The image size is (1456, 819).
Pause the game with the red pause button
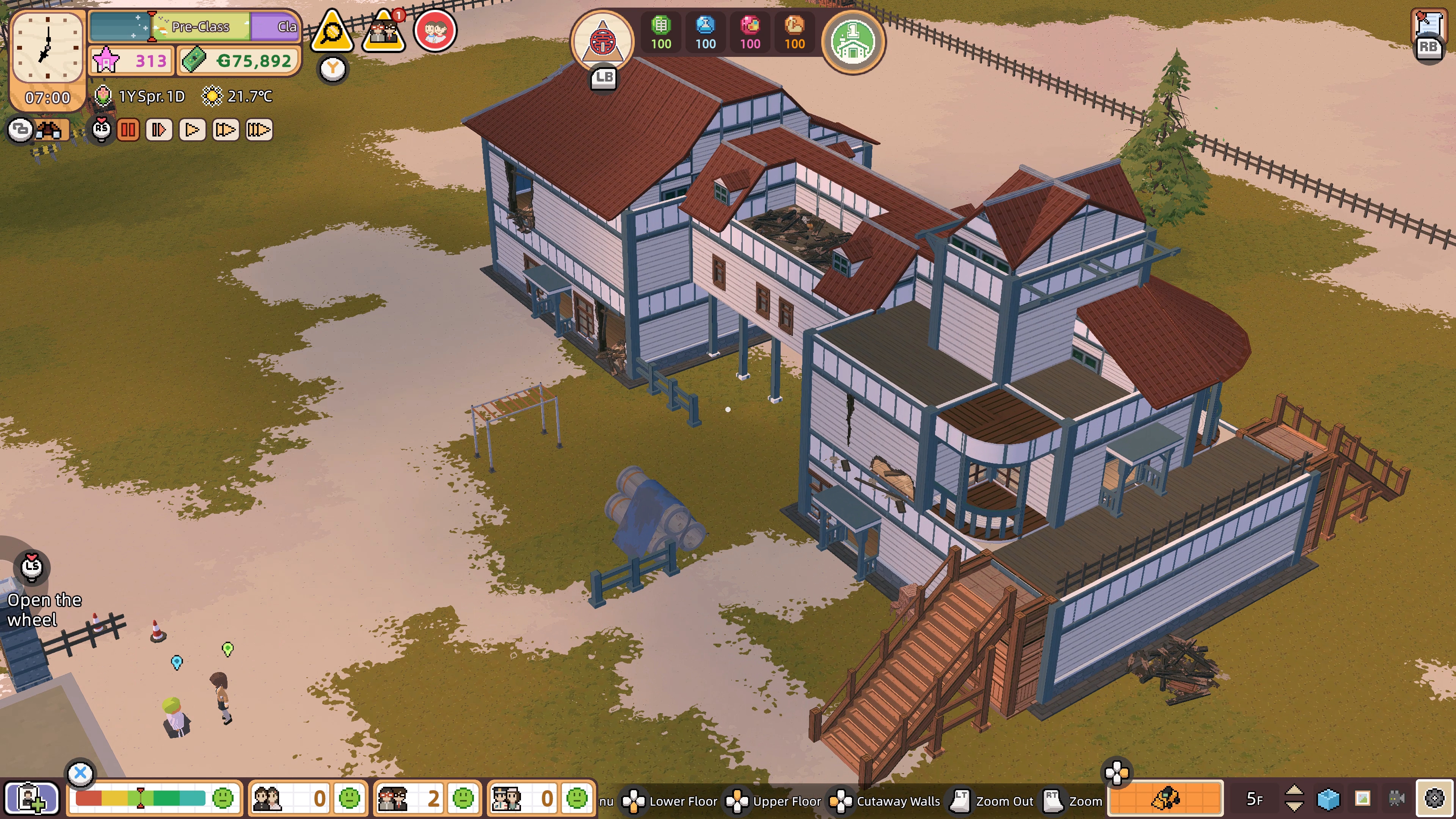(x=128, y=130)
